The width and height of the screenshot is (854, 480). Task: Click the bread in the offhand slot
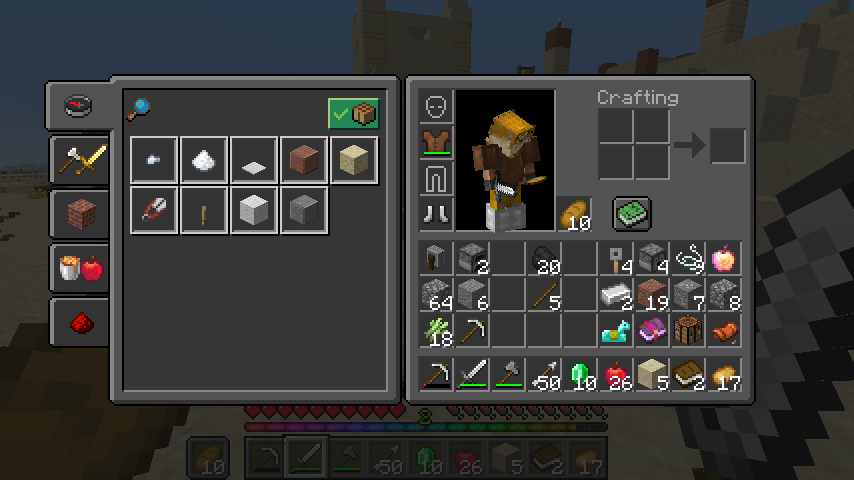pyautogui.click(x=575, y=213)
